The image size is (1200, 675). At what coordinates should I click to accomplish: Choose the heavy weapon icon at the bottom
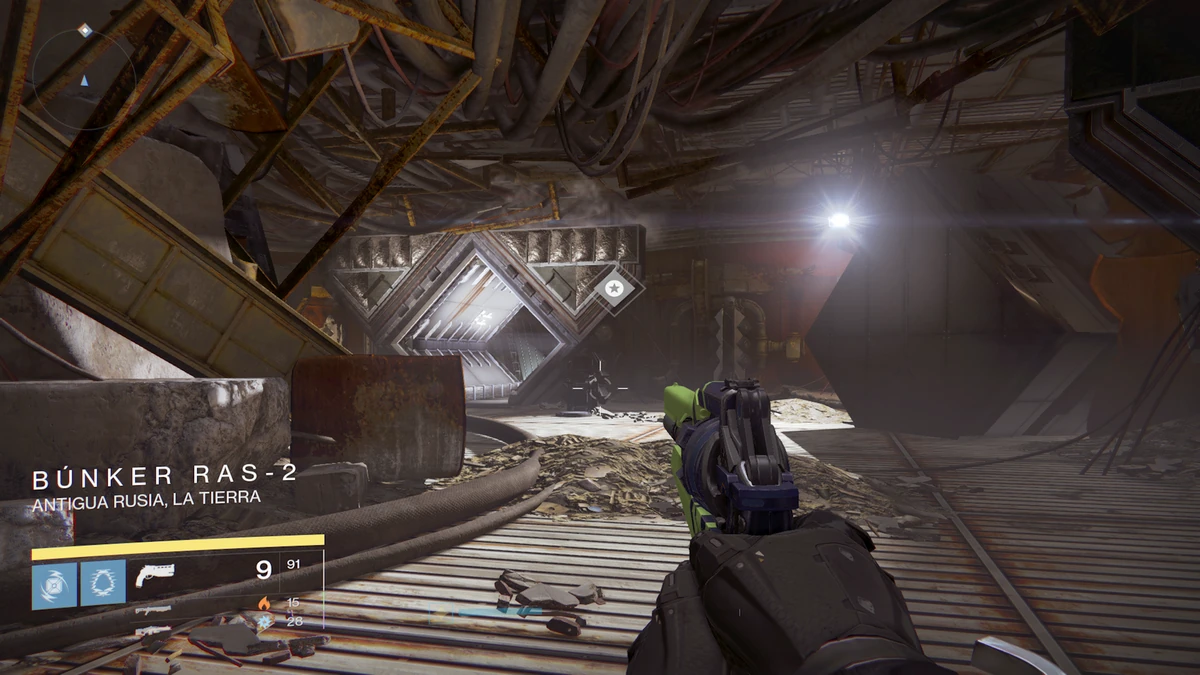click(x=152, y=630)
